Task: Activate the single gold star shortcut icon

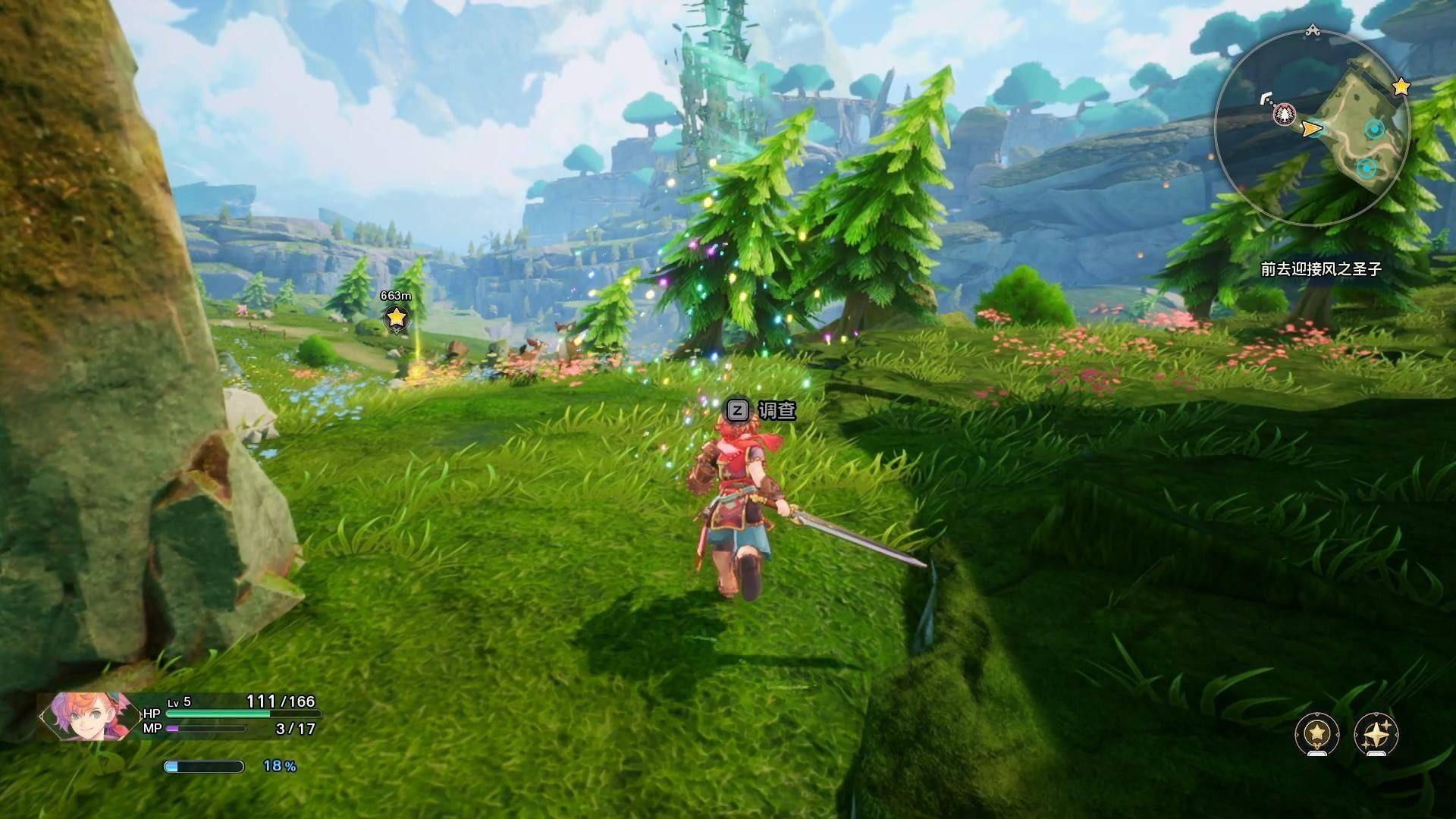Action: 1317,733
